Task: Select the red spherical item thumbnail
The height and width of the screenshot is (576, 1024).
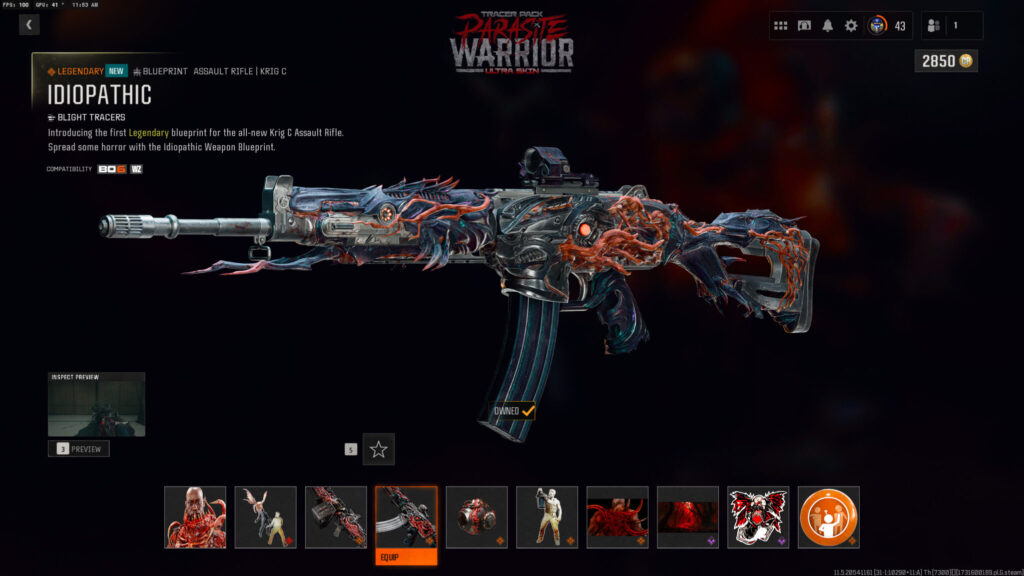Action: 476,517
